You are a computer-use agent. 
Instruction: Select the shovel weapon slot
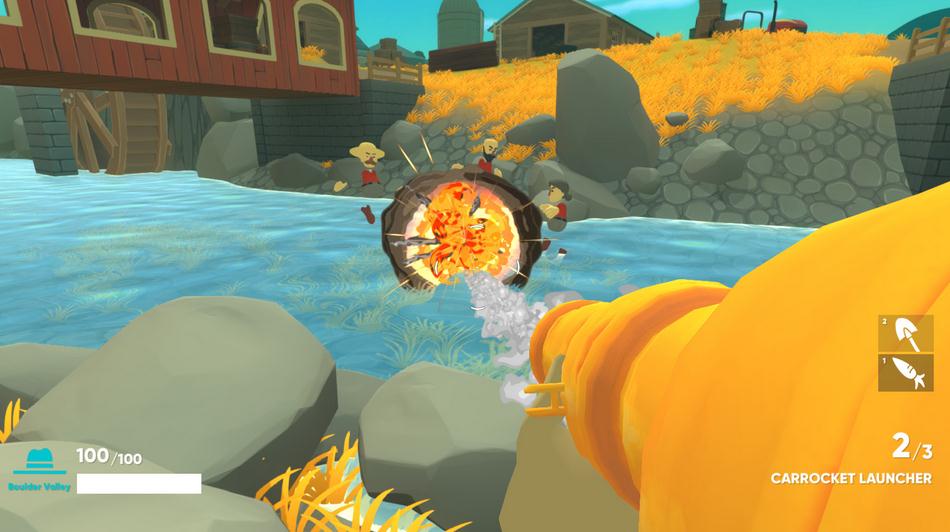point(905,333)
